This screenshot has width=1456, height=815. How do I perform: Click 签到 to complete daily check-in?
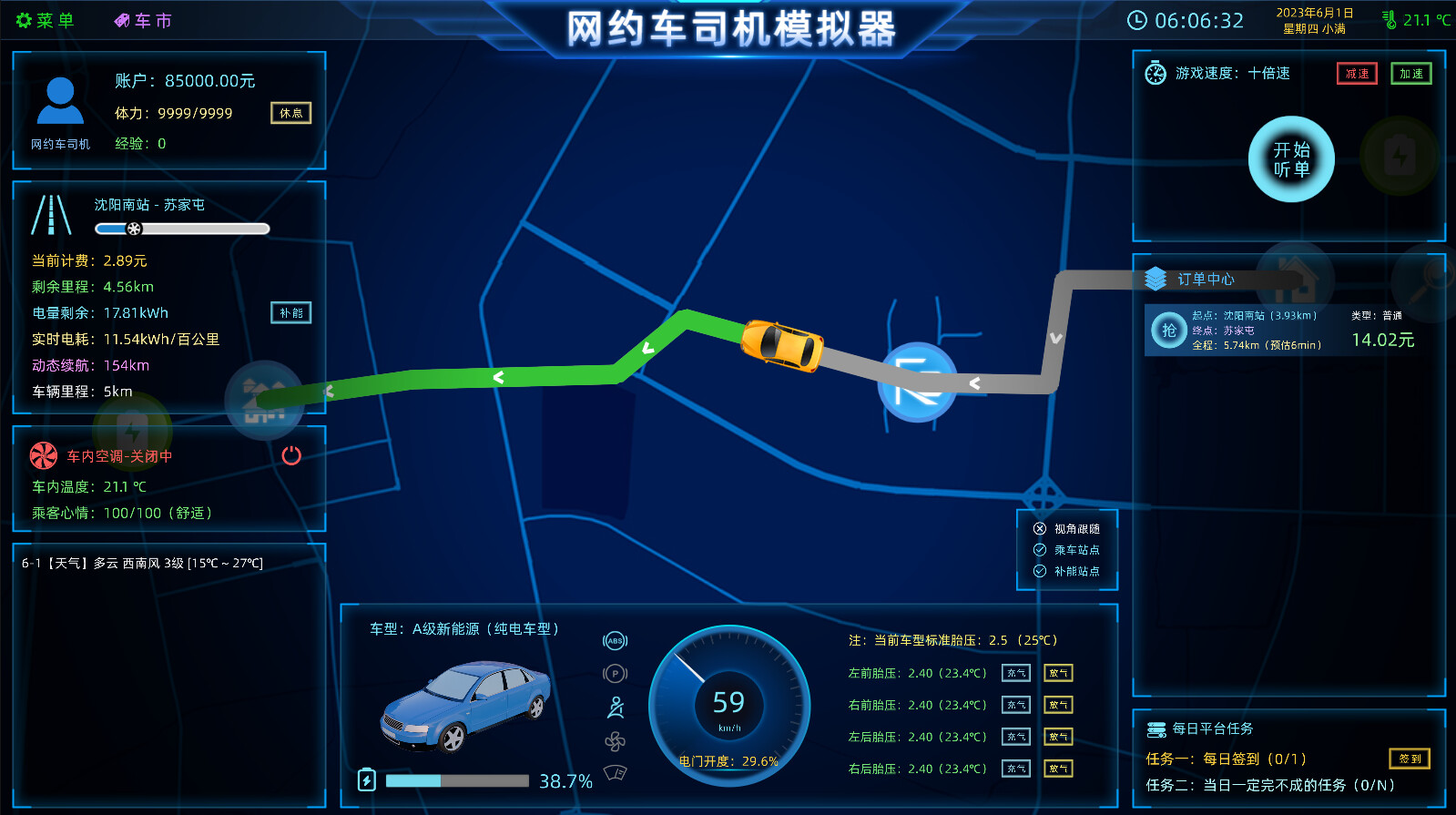pos(1409,758)
